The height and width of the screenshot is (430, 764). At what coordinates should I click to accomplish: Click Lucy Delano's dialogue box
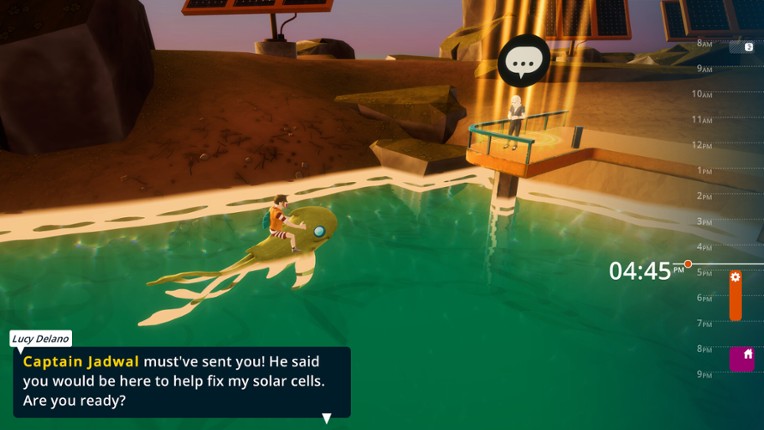(181, 381)
